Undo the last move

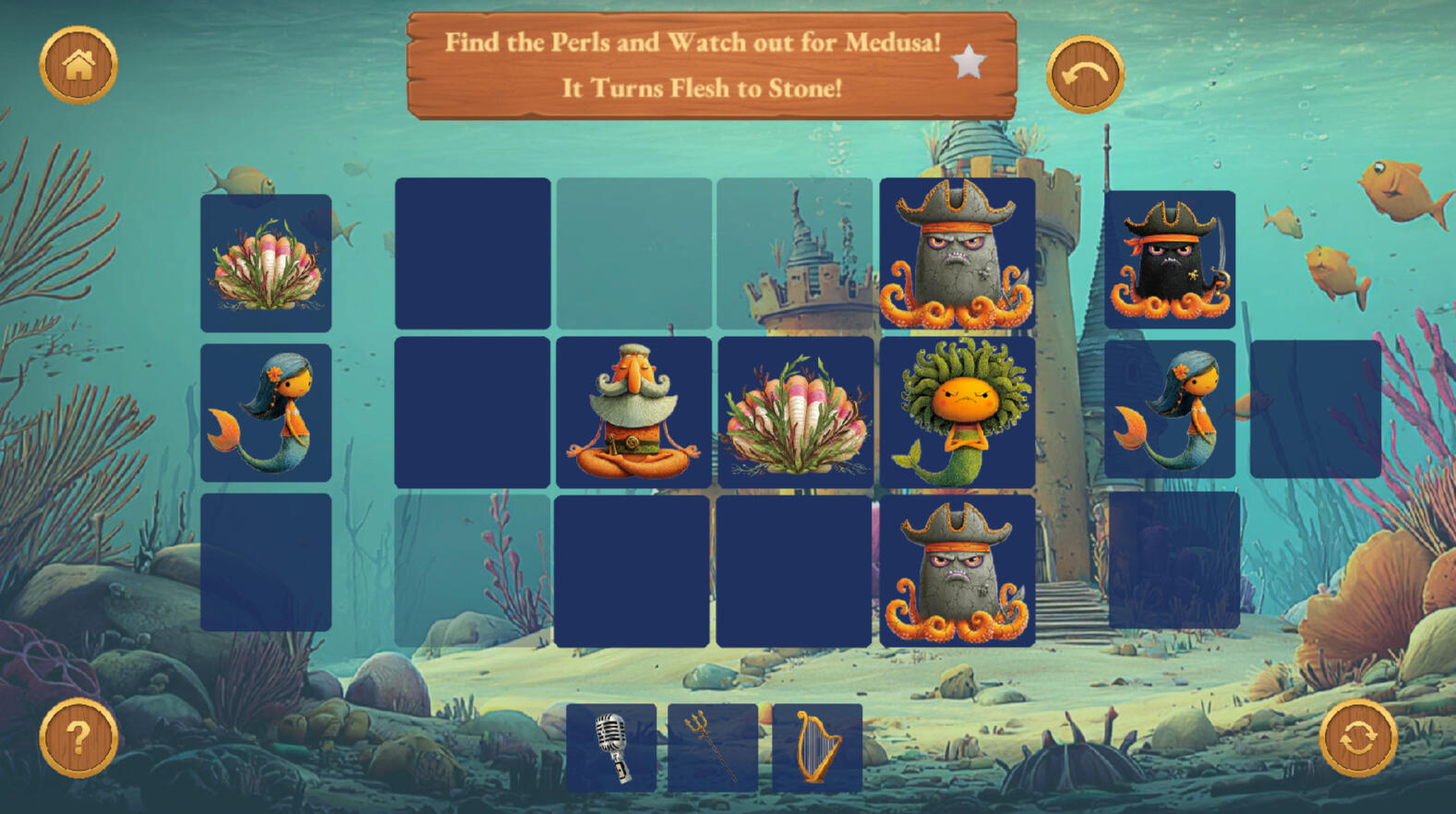pos(1085,75)
